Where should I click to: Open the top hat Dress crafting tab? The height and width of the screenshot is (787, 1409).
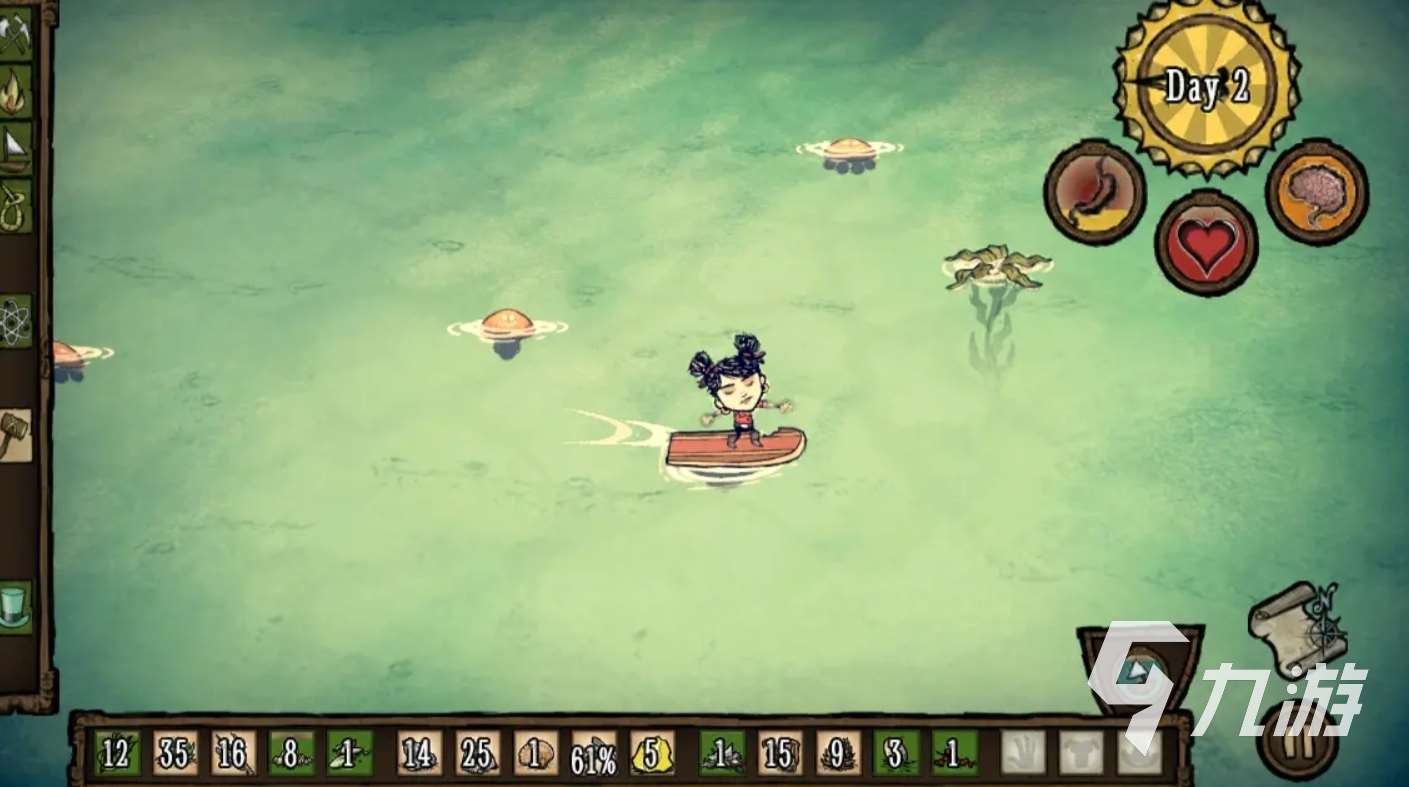tap(16, 606)
